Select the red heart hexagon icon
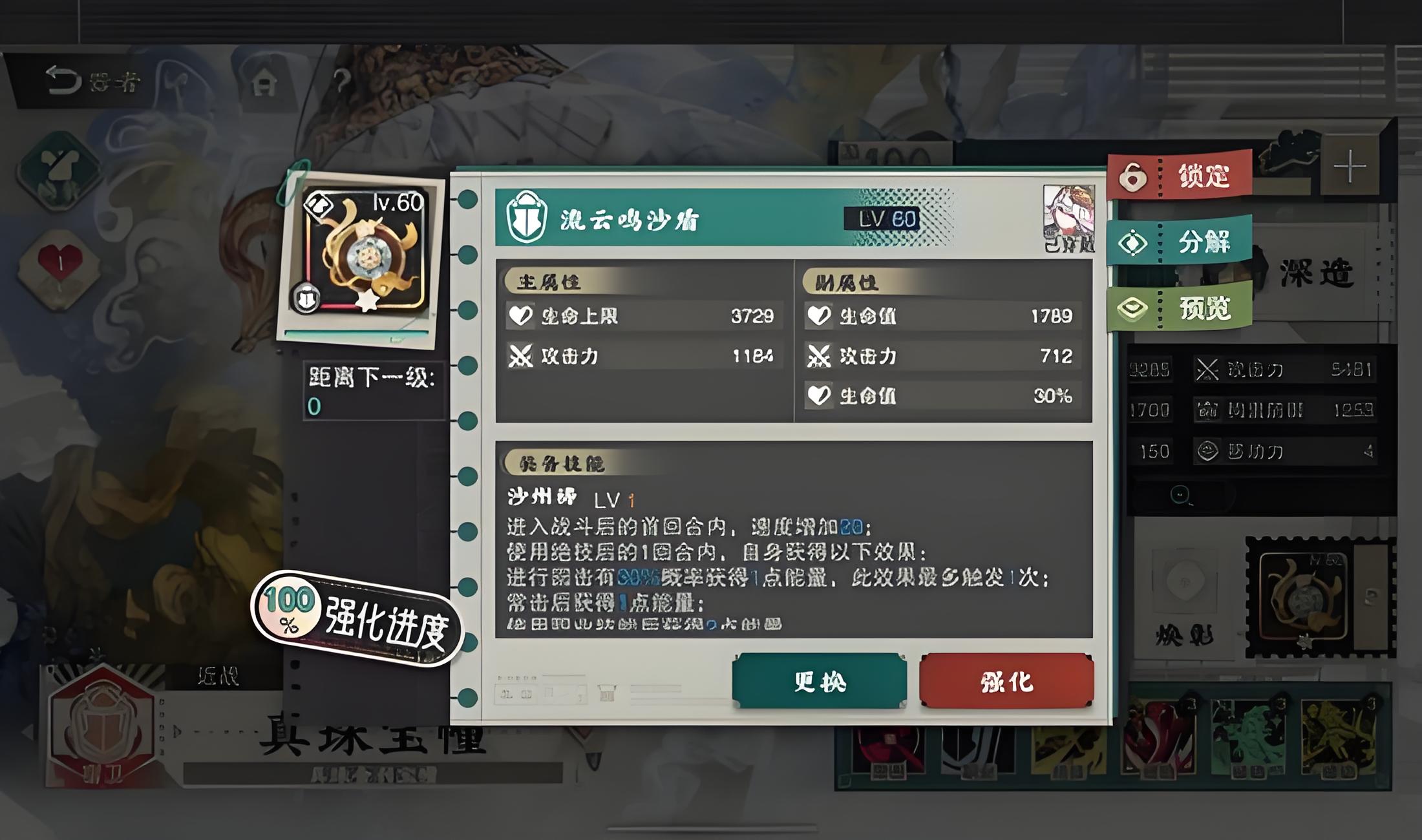 click(59, 266)
